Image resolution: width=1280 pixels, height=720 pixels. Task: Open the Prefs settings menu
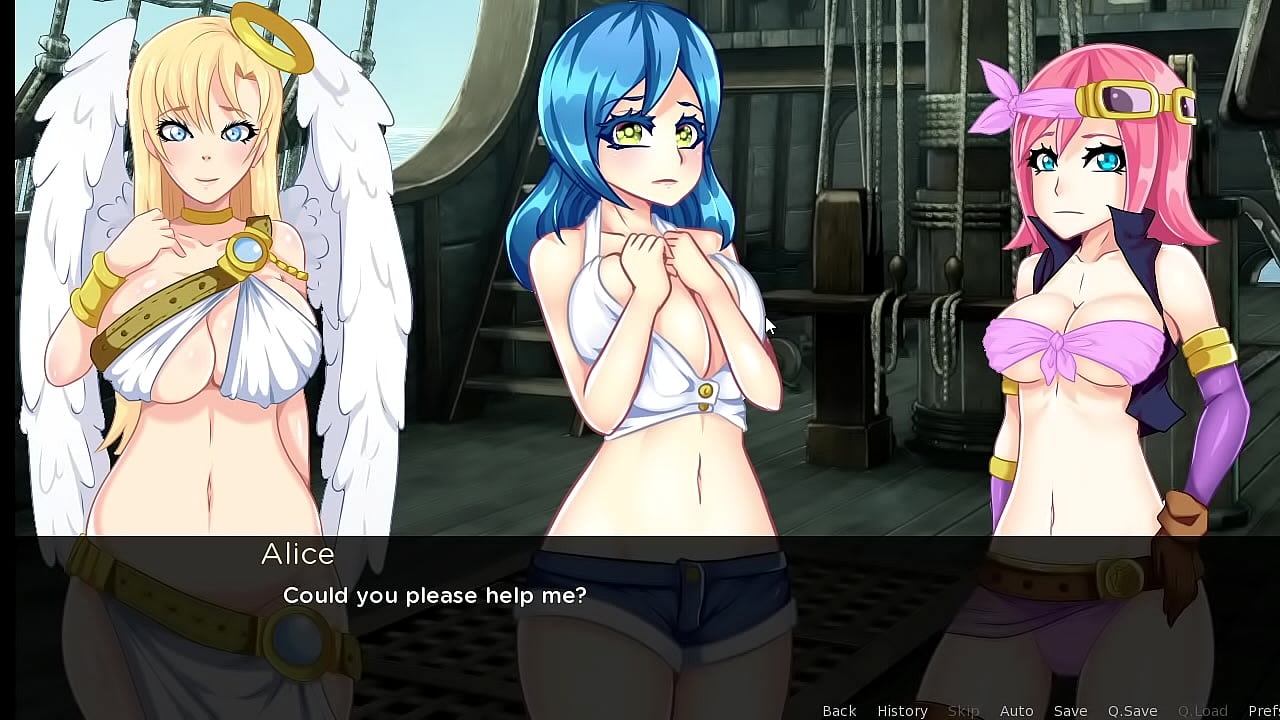click(1263, 710)
